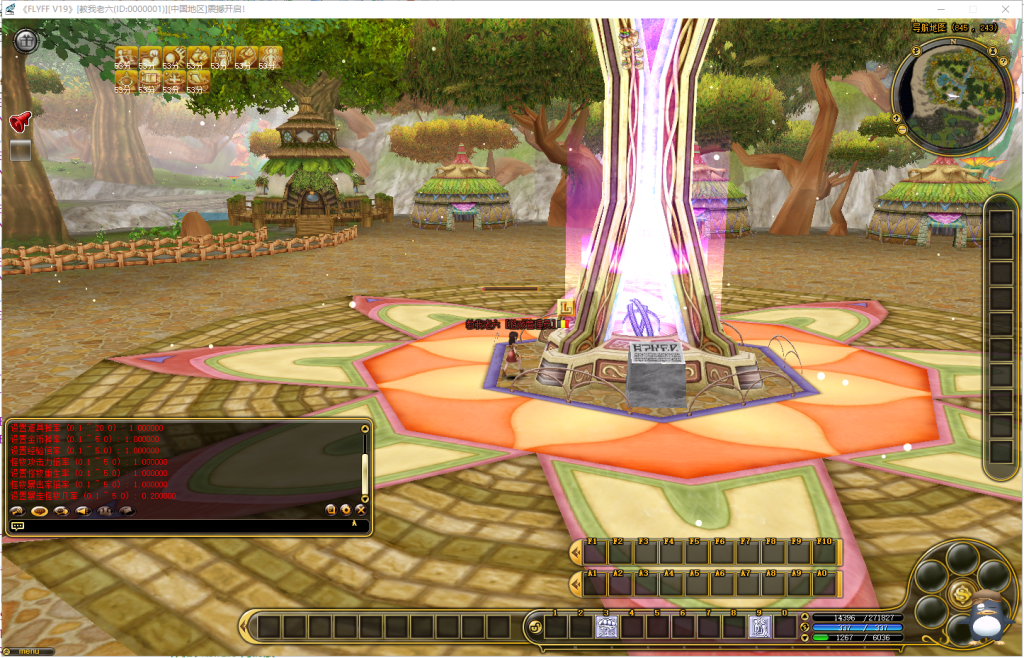Open the circular minimap
The width and height of the screenshot is (1024, 658).
pos(950,96)
